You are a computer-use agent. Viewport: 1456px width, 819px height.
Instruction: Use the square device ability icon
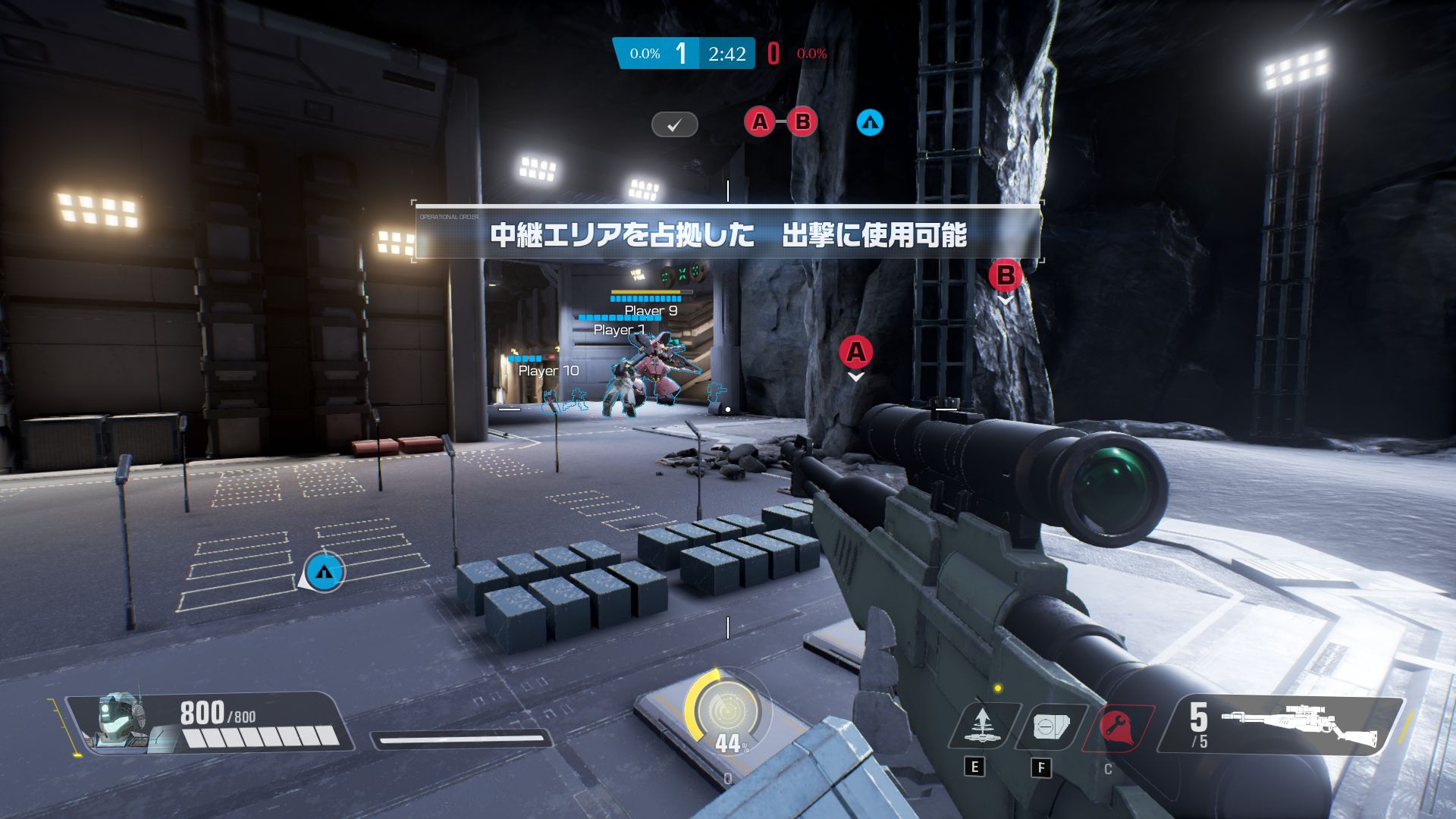coord(1046,726)
